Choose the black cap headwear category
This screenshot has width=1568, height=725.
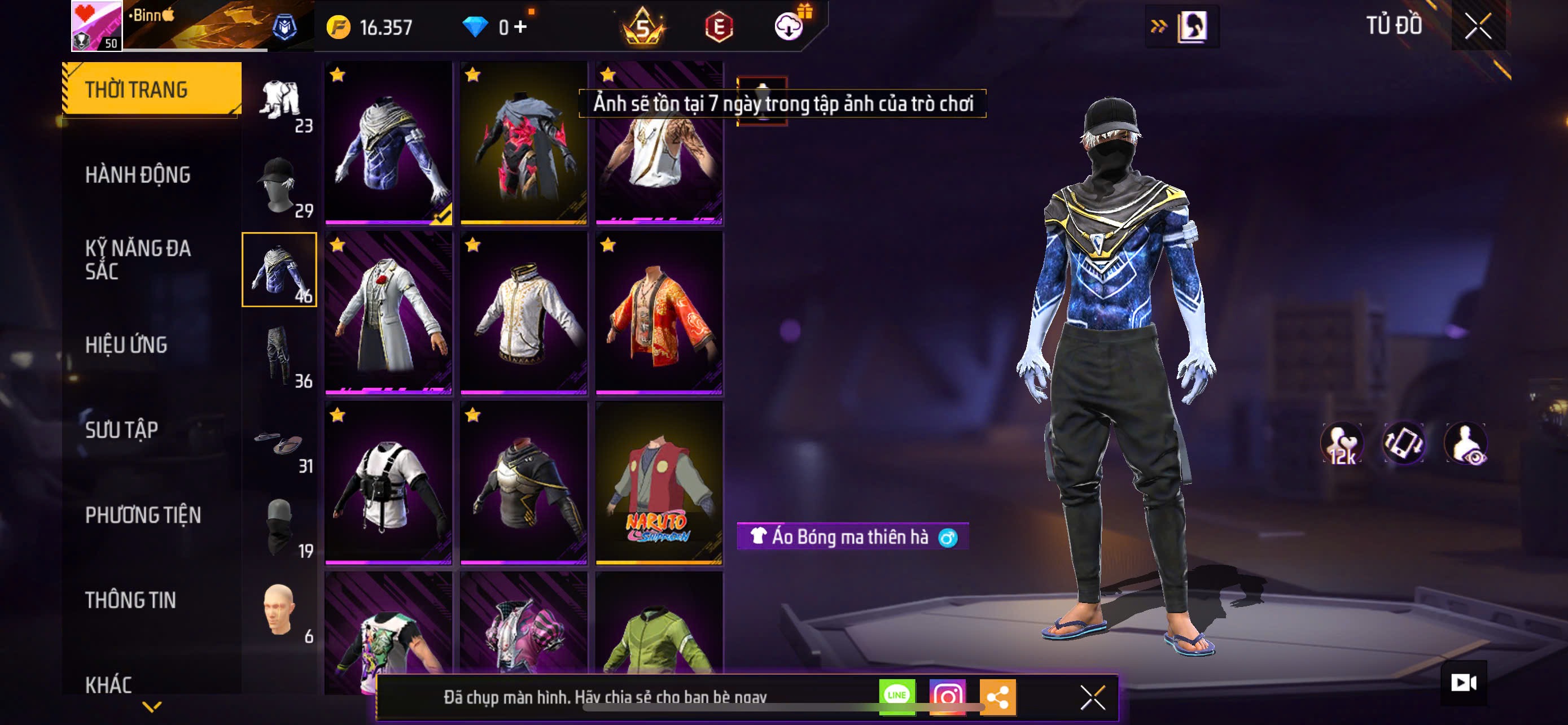(x=279, y=185)
